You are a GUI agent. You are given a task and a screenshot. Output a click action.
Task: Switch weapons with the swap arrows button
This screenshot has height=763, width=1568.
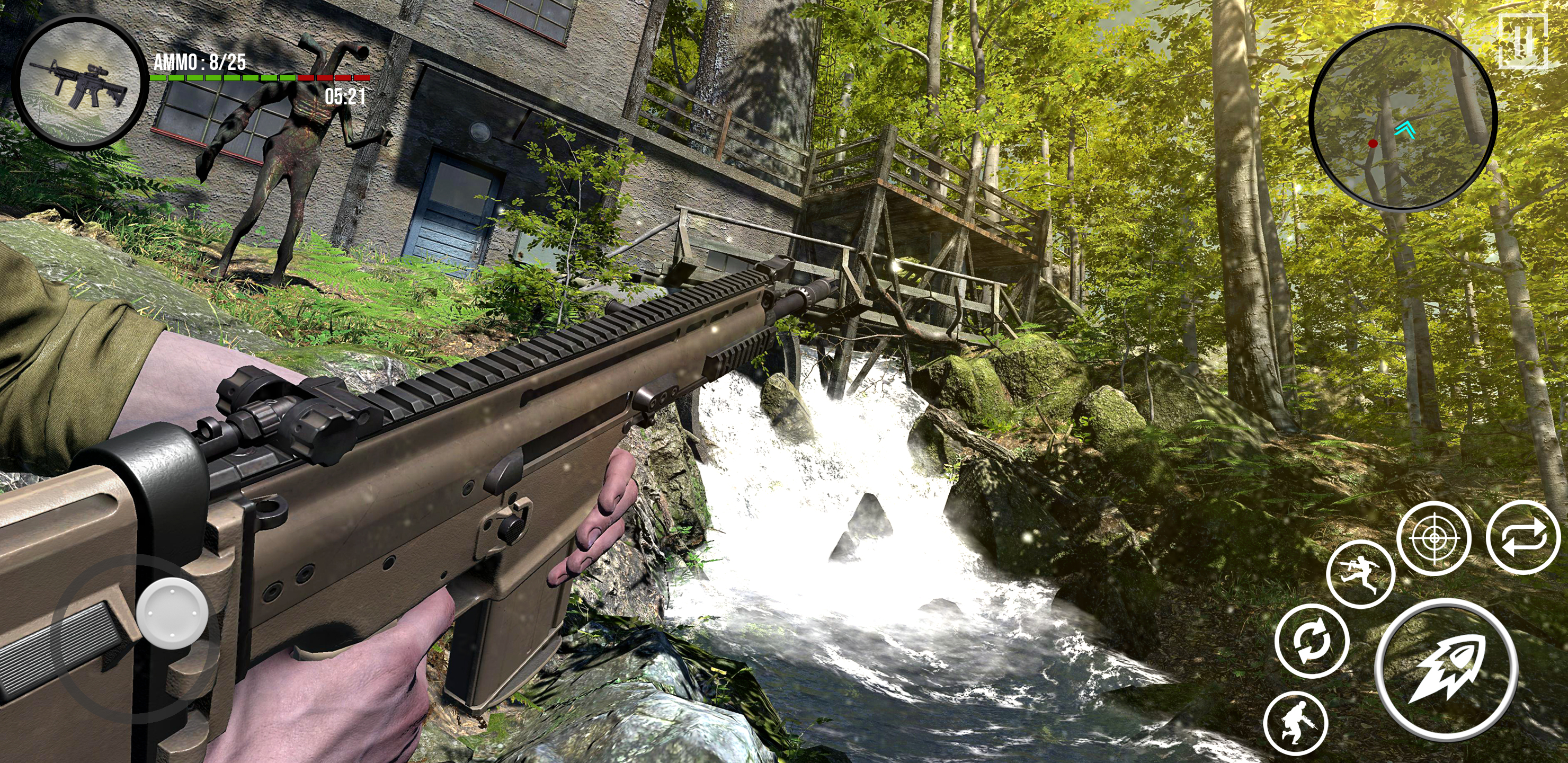click(1523, 538)
